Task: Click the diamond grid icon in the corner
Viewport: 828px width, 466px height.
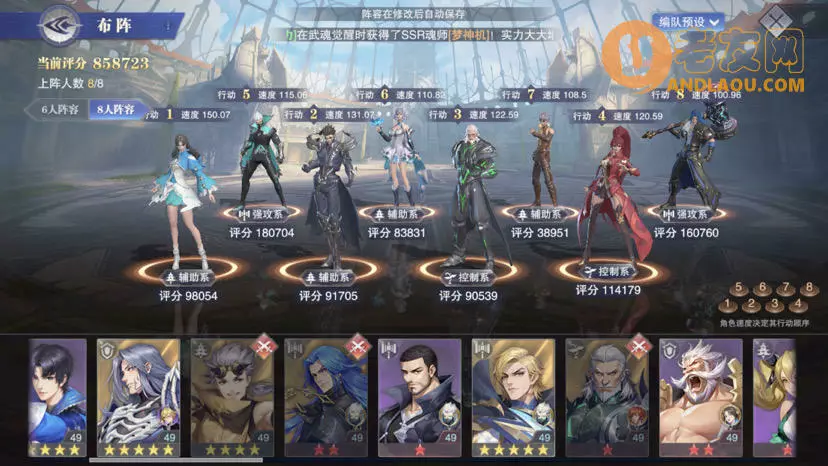Action: point(773,20)
